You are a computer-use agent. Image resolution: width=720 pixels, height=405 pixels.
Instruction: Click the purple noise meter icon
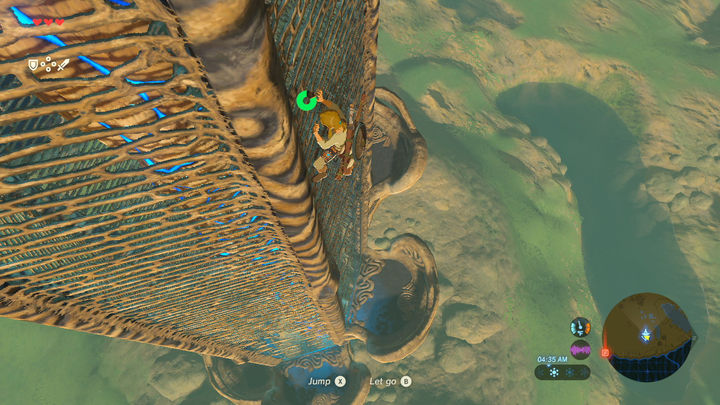coord(580,349)
